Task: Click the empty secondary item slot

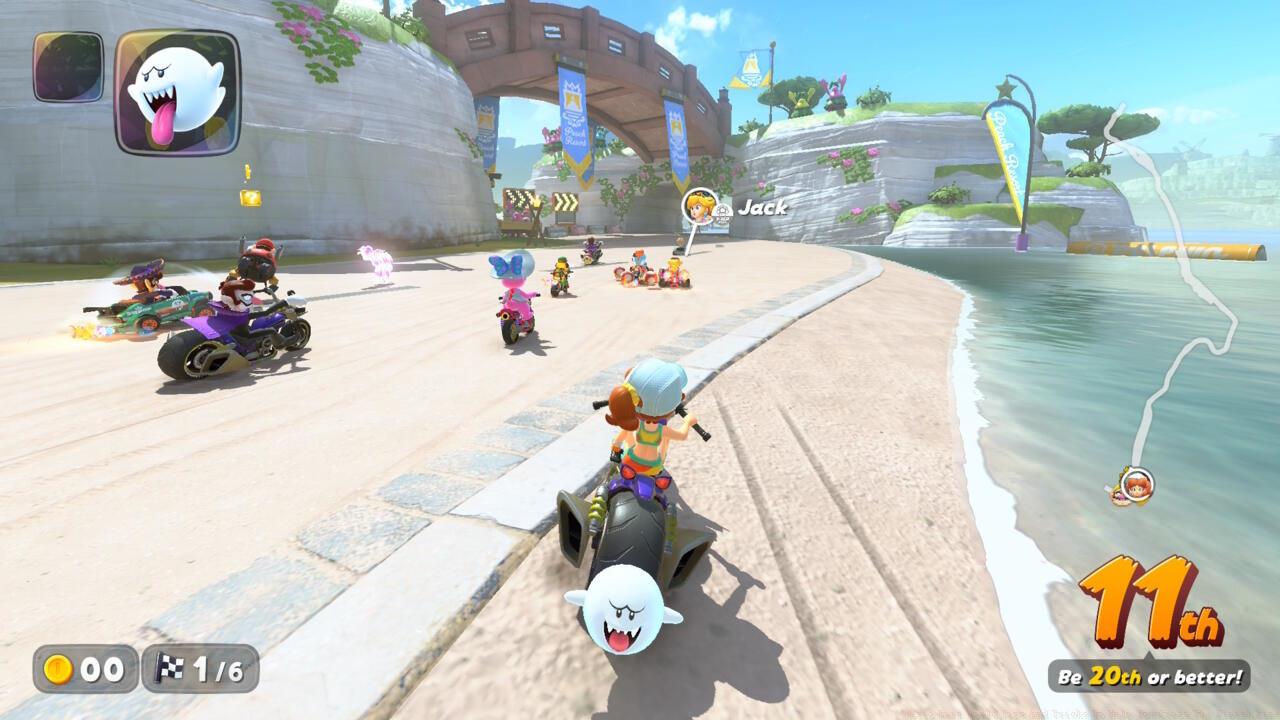Action: coord(68,67)
